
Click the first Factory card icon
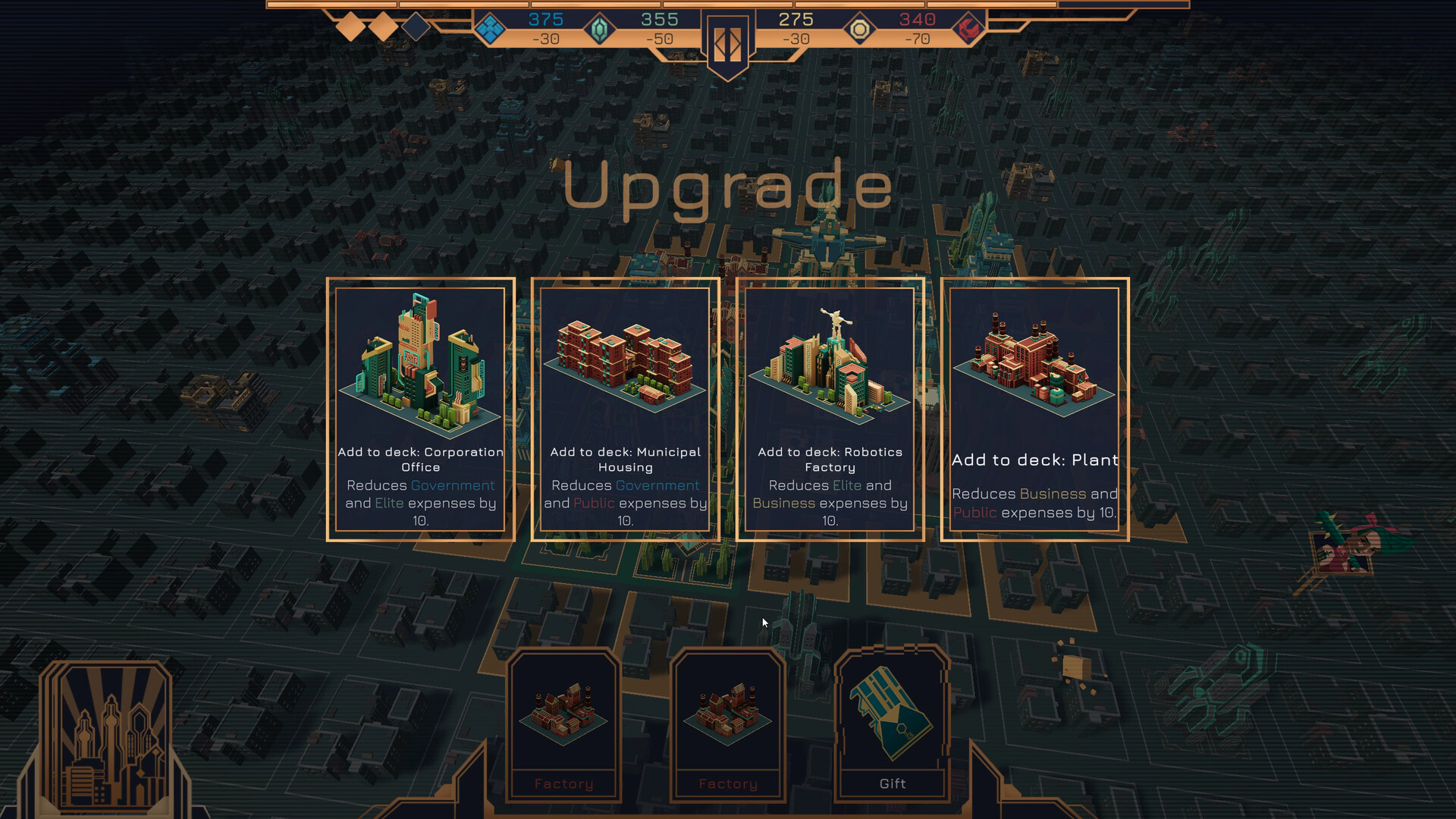tap(563, 717)
